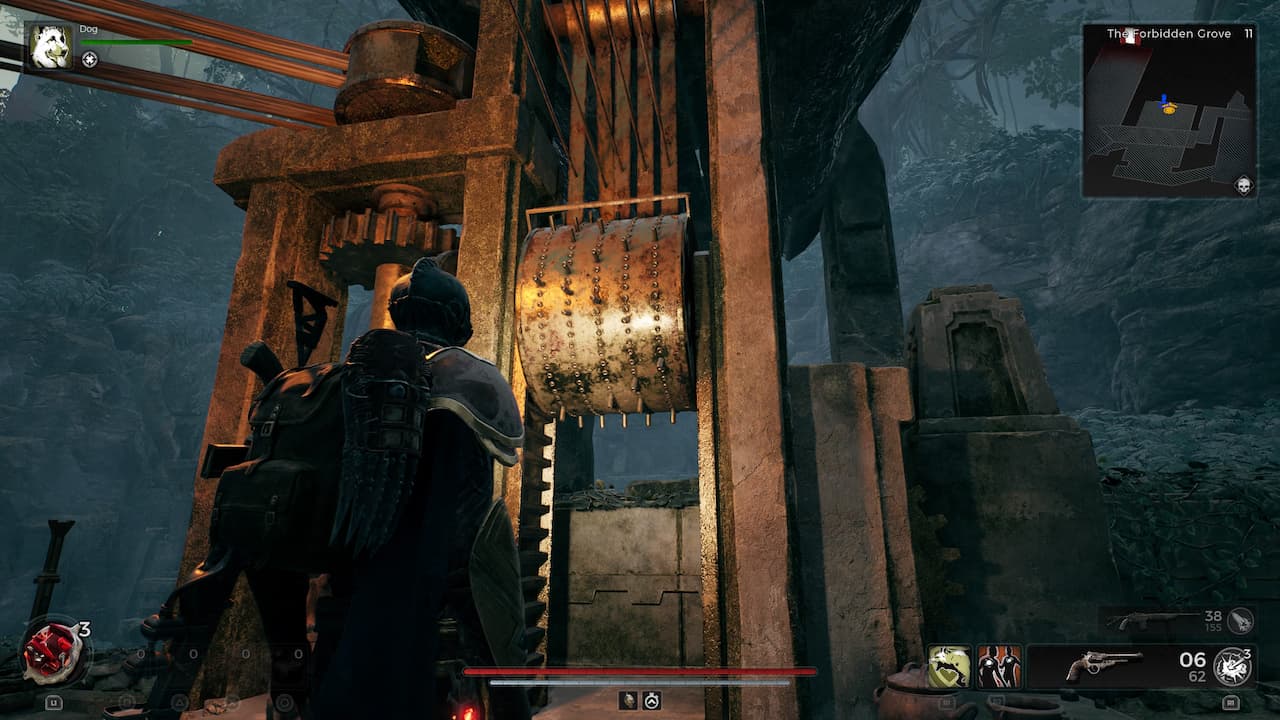Select the red objective marker on the minimap
The image size is (1280, 720).
tap(1130, 38)
